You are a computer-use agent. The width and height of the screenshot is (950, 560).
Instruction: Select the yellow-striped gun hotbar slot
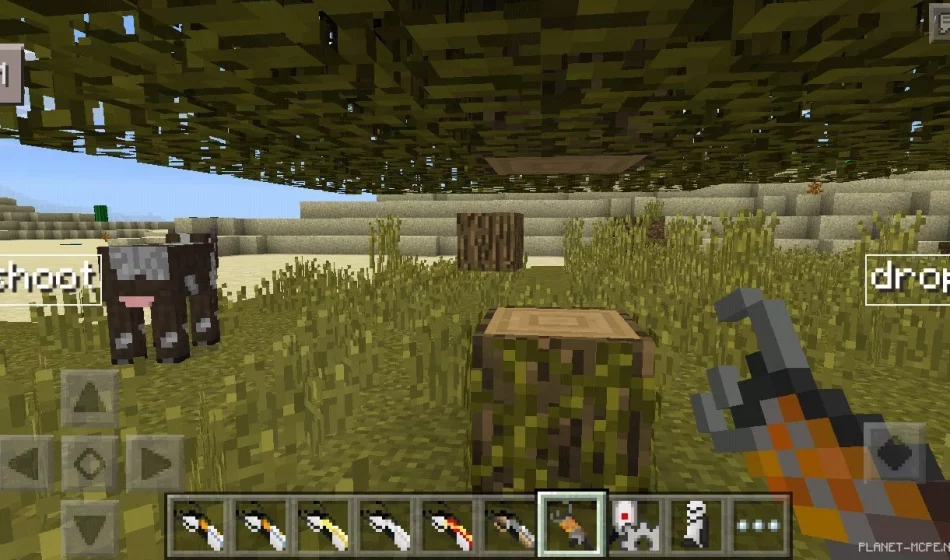324,525
